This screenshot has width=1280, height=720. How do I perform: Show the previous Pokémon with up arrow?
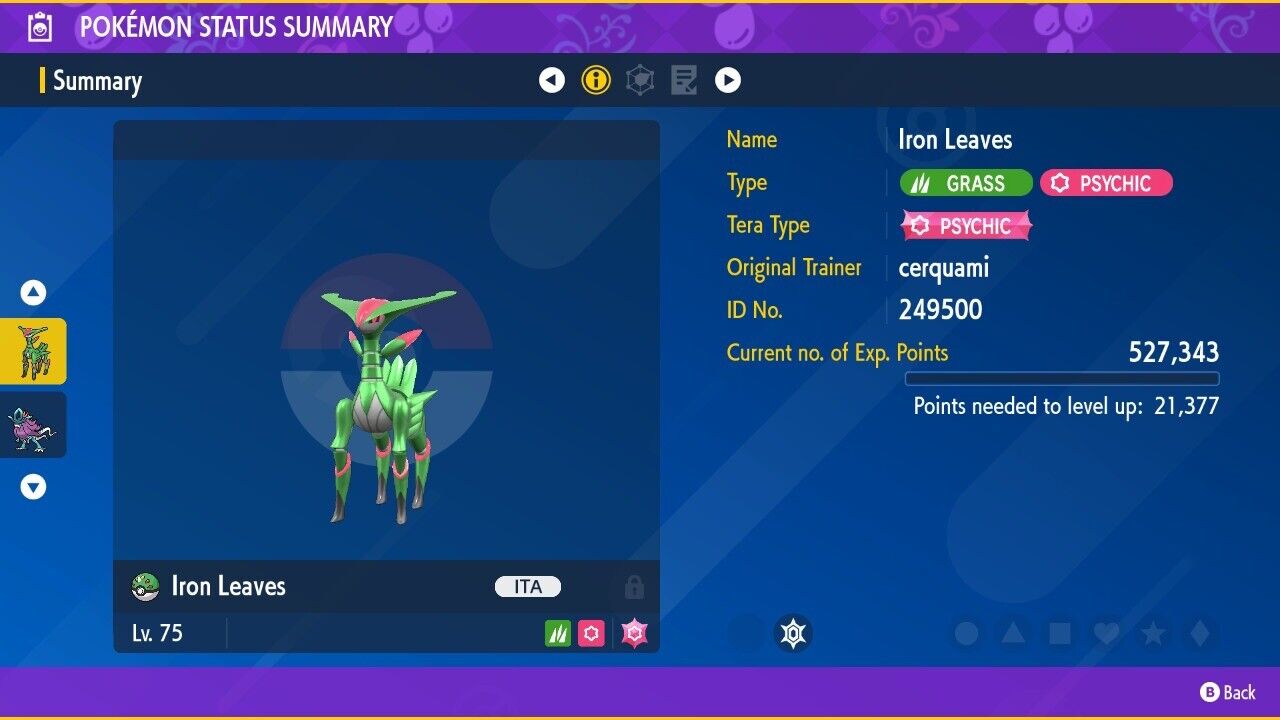(x=33, y=293)
